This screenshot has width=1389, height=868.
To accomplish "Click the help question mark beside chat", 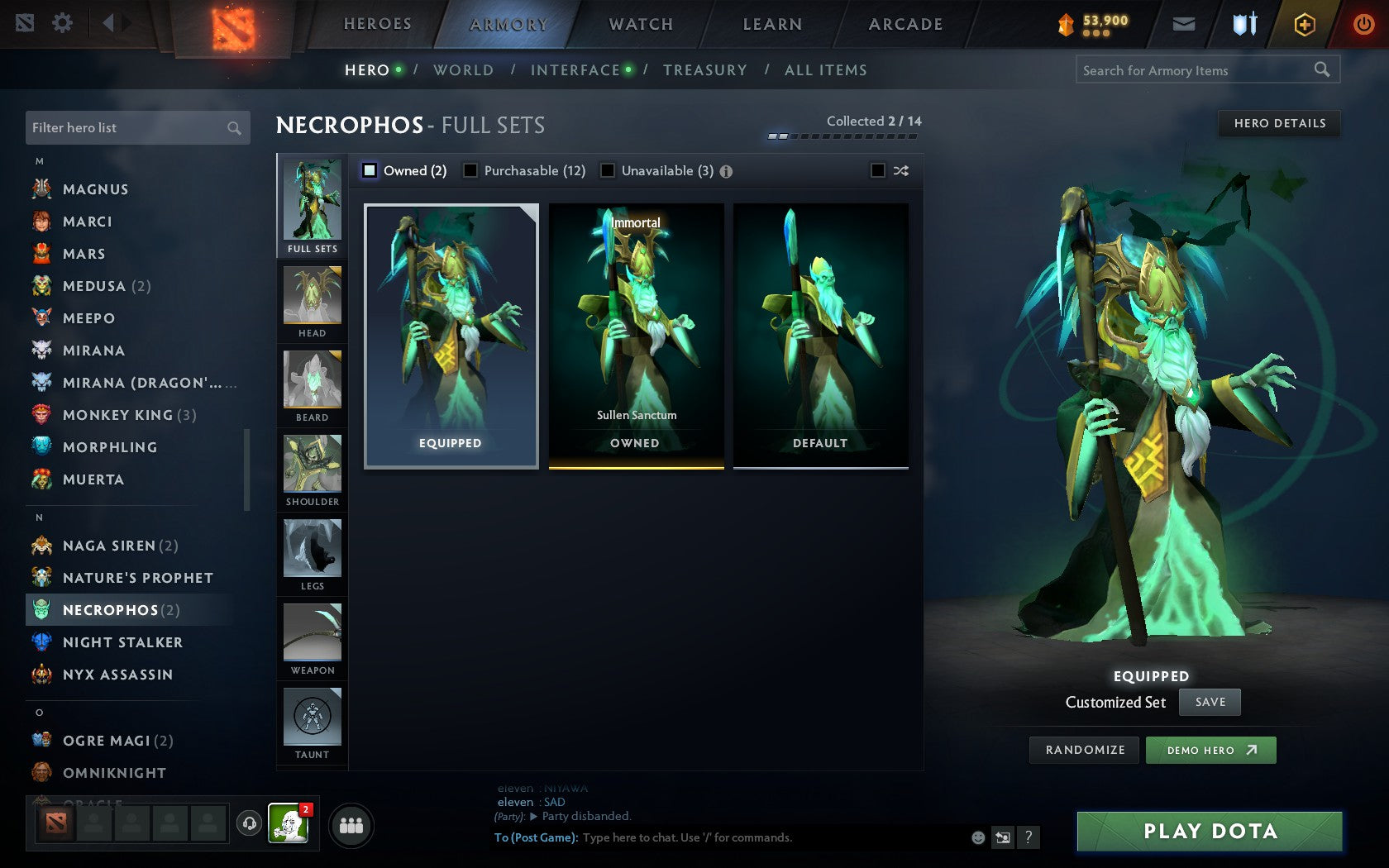I will click(1028, 837).
